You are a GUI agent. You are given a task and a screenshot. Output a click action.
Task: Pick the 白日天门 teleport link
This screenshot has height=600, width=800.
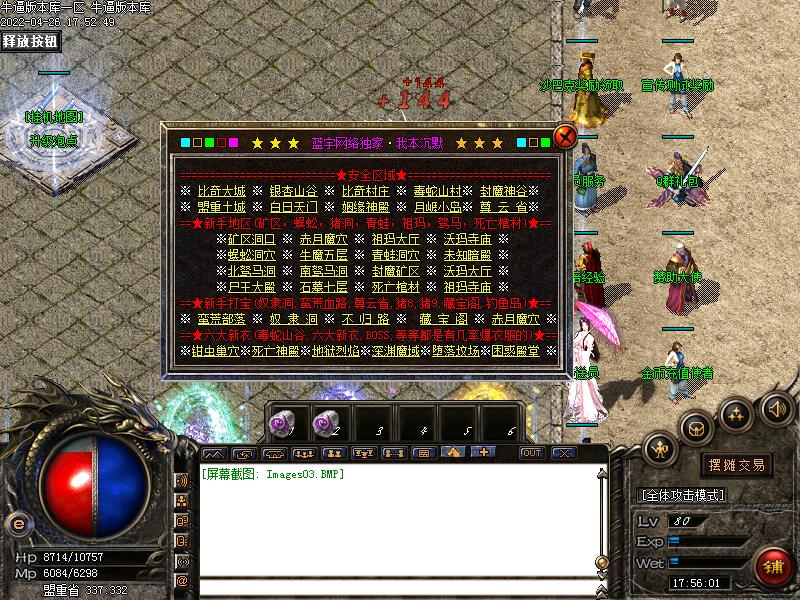click(x=292, y=207)
